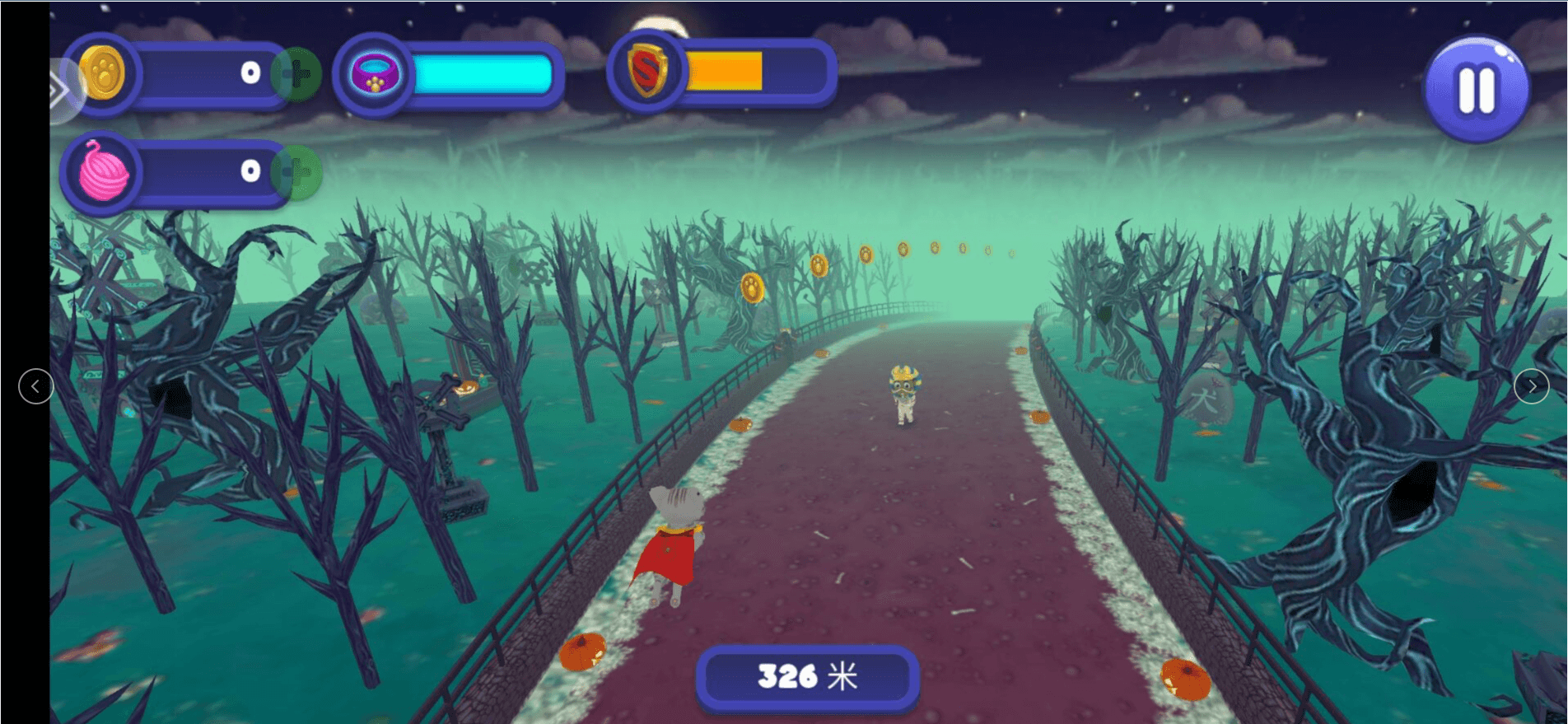Image resolution: width=1568 pixels, height=724 pixels.
Task: Pause the game with the round button
Action: pos(1476,89)
